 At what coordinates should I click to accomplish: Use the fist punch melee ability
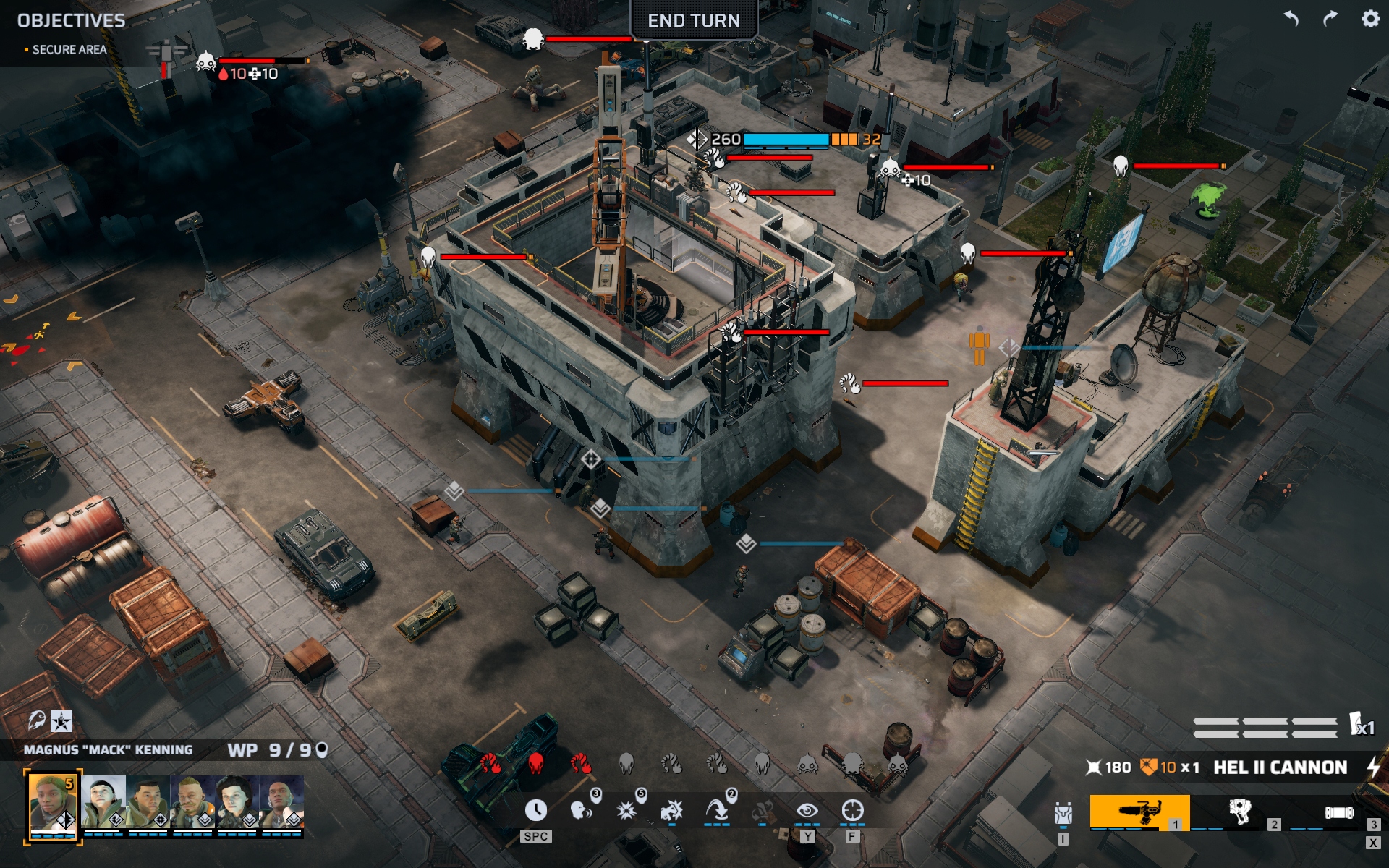coord(671,811)
